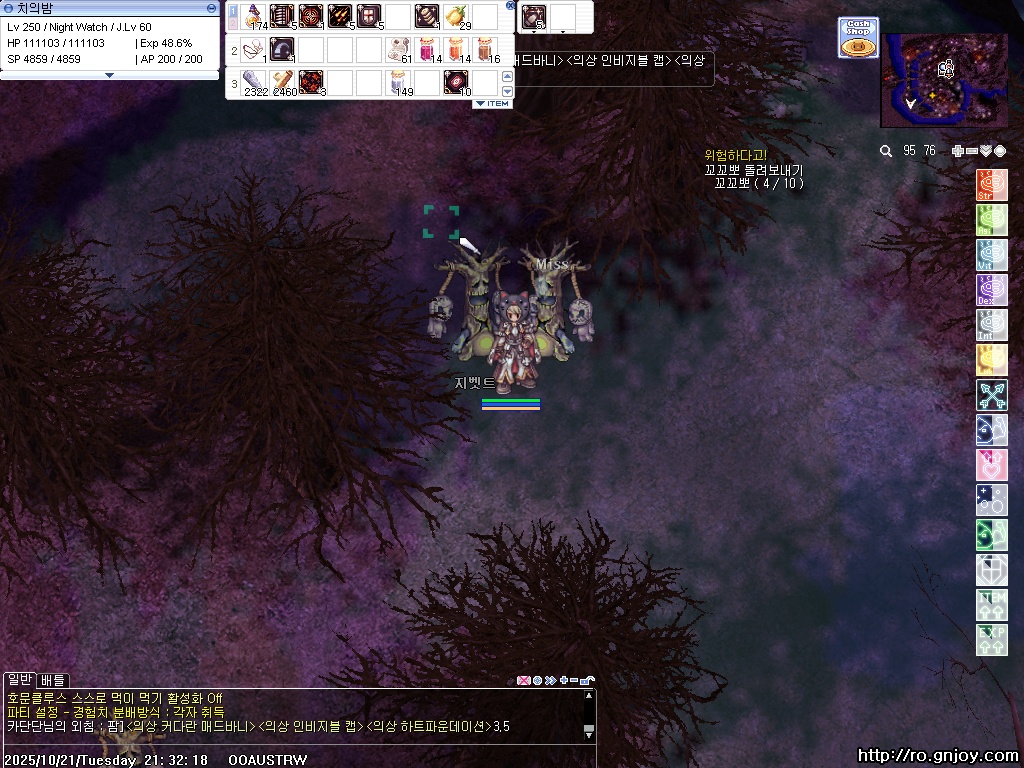Image resolution: width=1024 pixels, height=768 pixels.
Task: Click the minimap magnifying glass search icon
Action: tap(886, 151)
